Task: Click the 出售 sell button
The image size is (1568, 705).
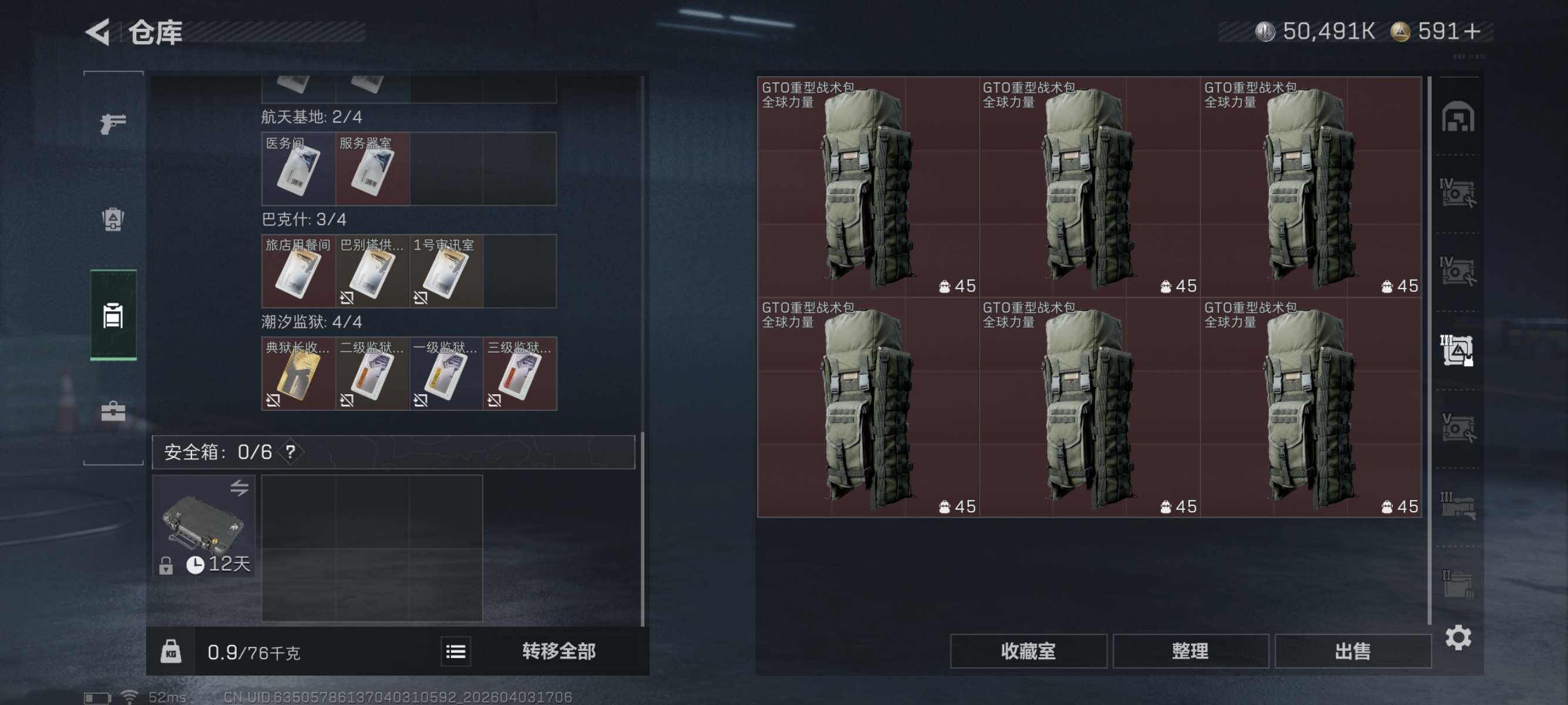Action: click(1352, 651)
